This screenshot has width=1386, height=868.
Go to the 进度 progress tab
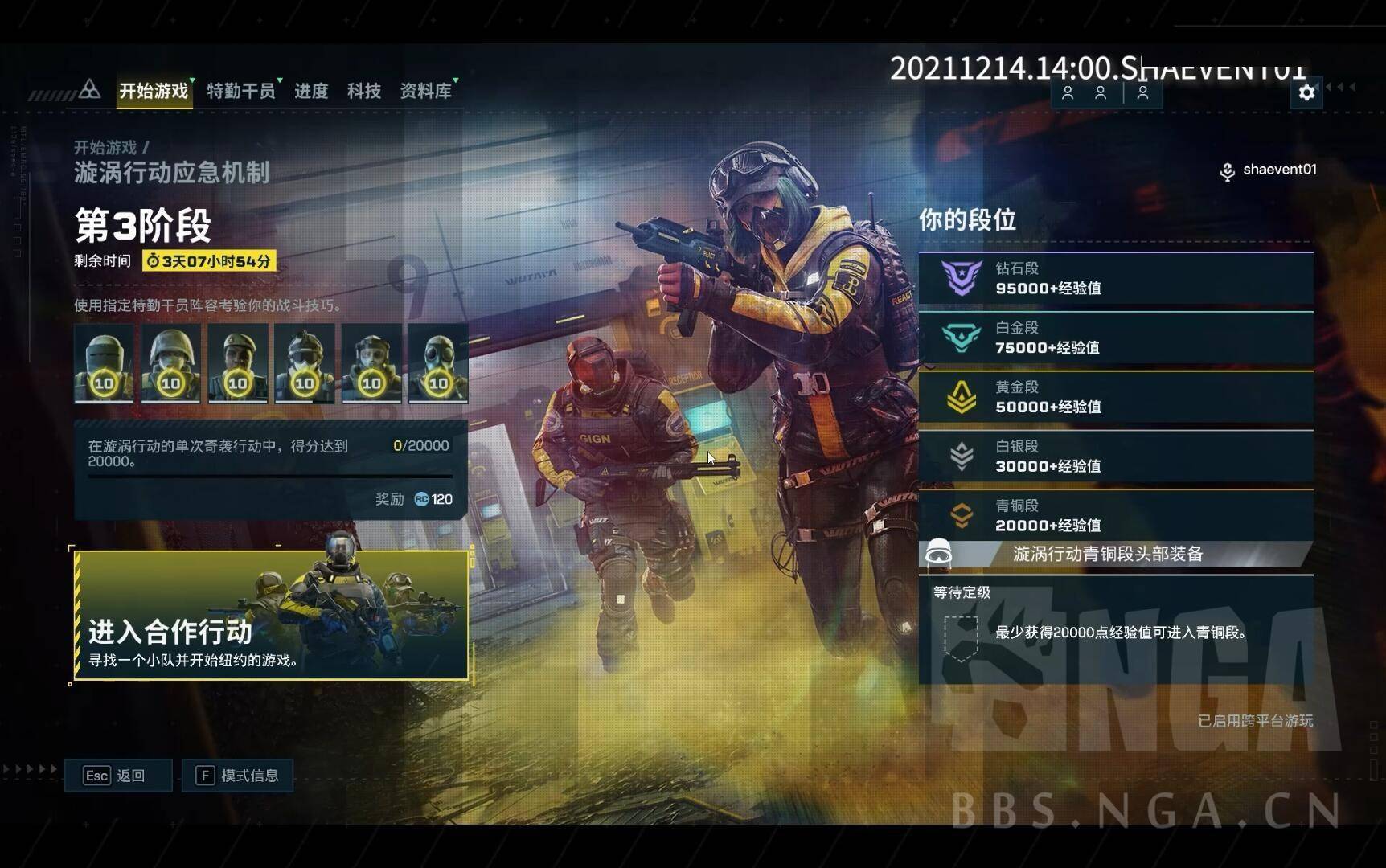[311, 91]
